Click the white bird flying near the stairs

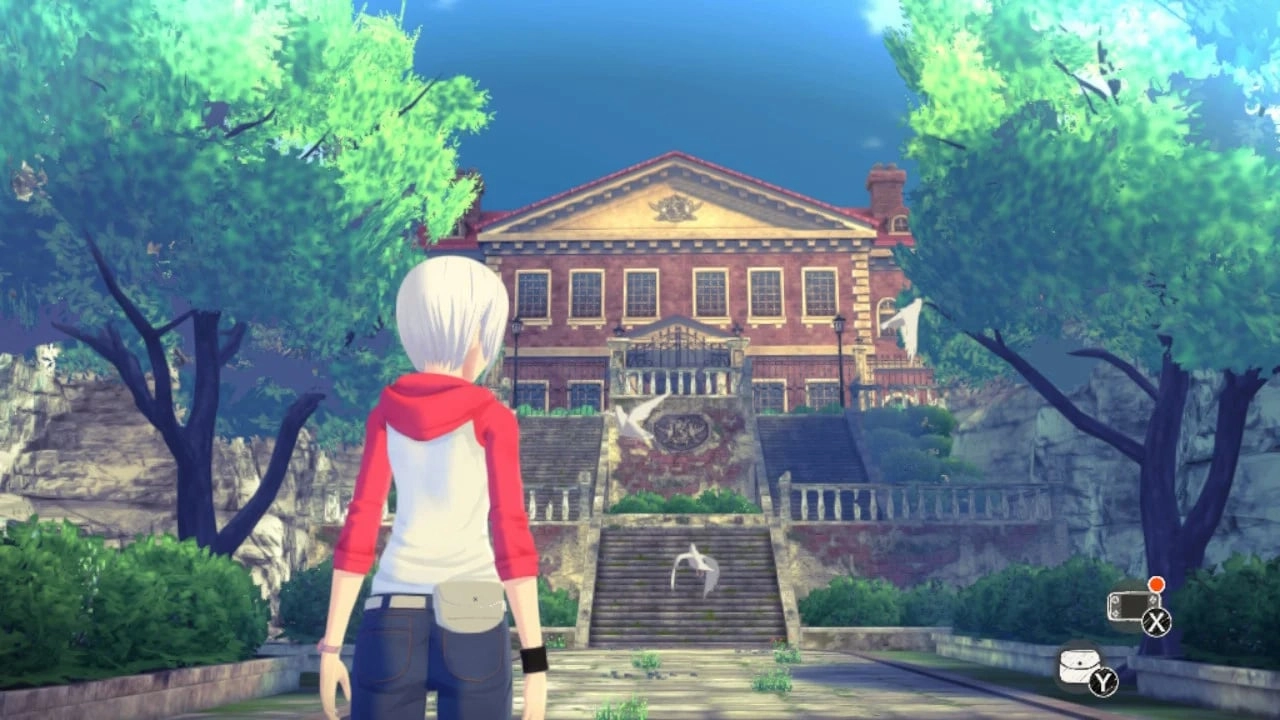click(632, 419)
